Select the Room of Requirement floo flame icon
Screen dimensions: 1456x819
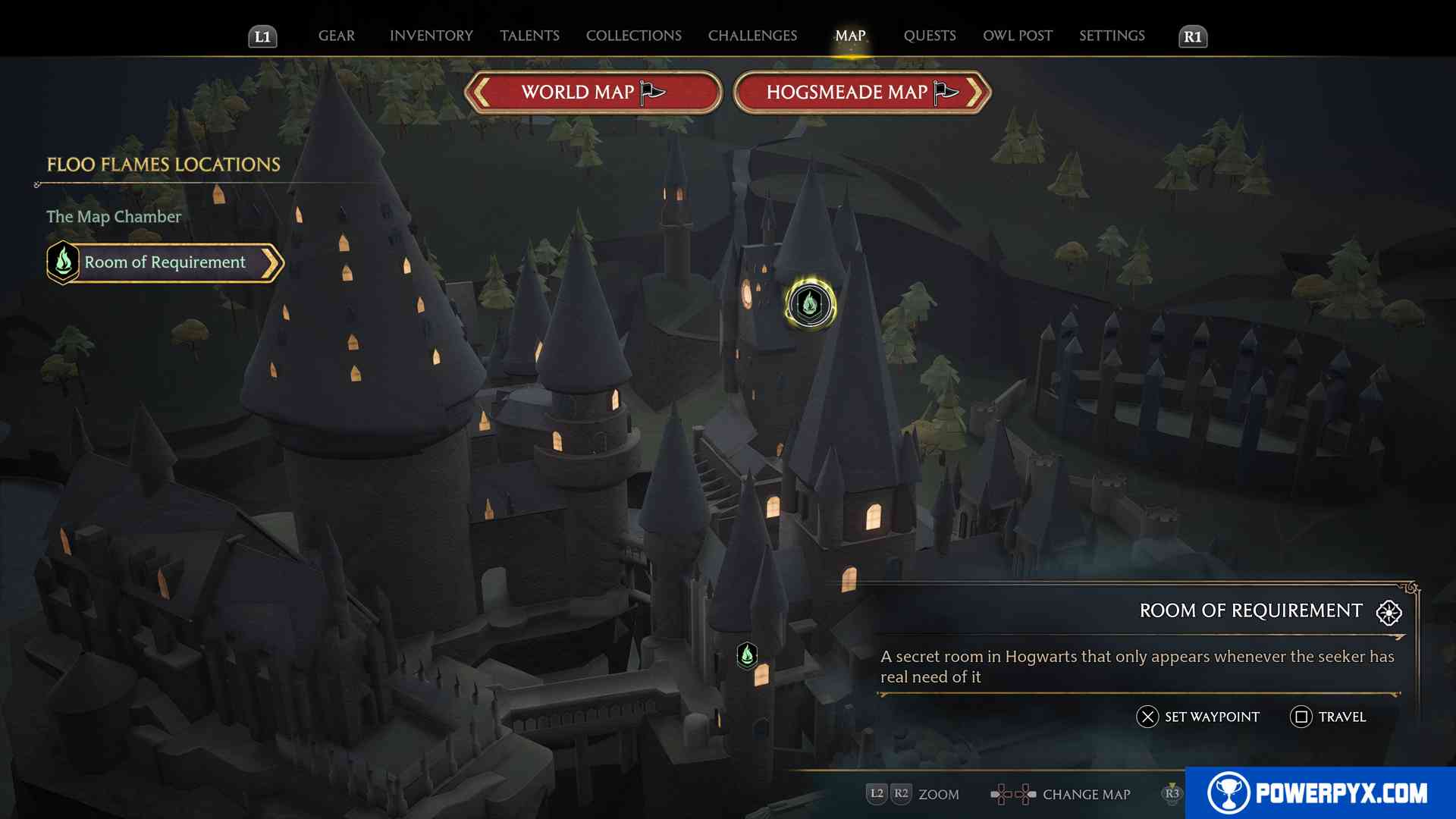[63, 262]
